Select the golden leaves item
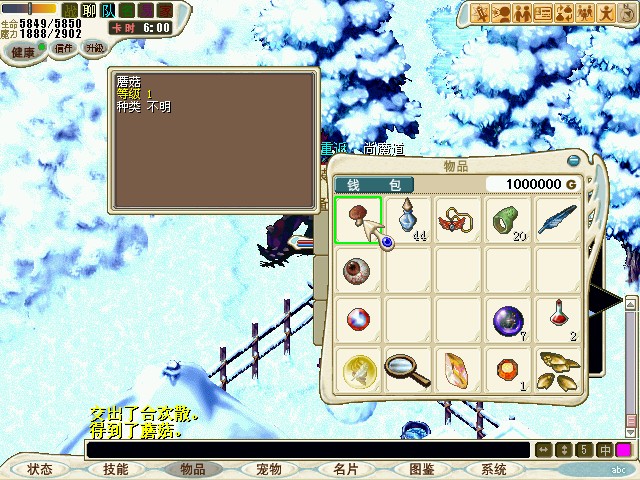640x480 pixels. pos(559,371)
